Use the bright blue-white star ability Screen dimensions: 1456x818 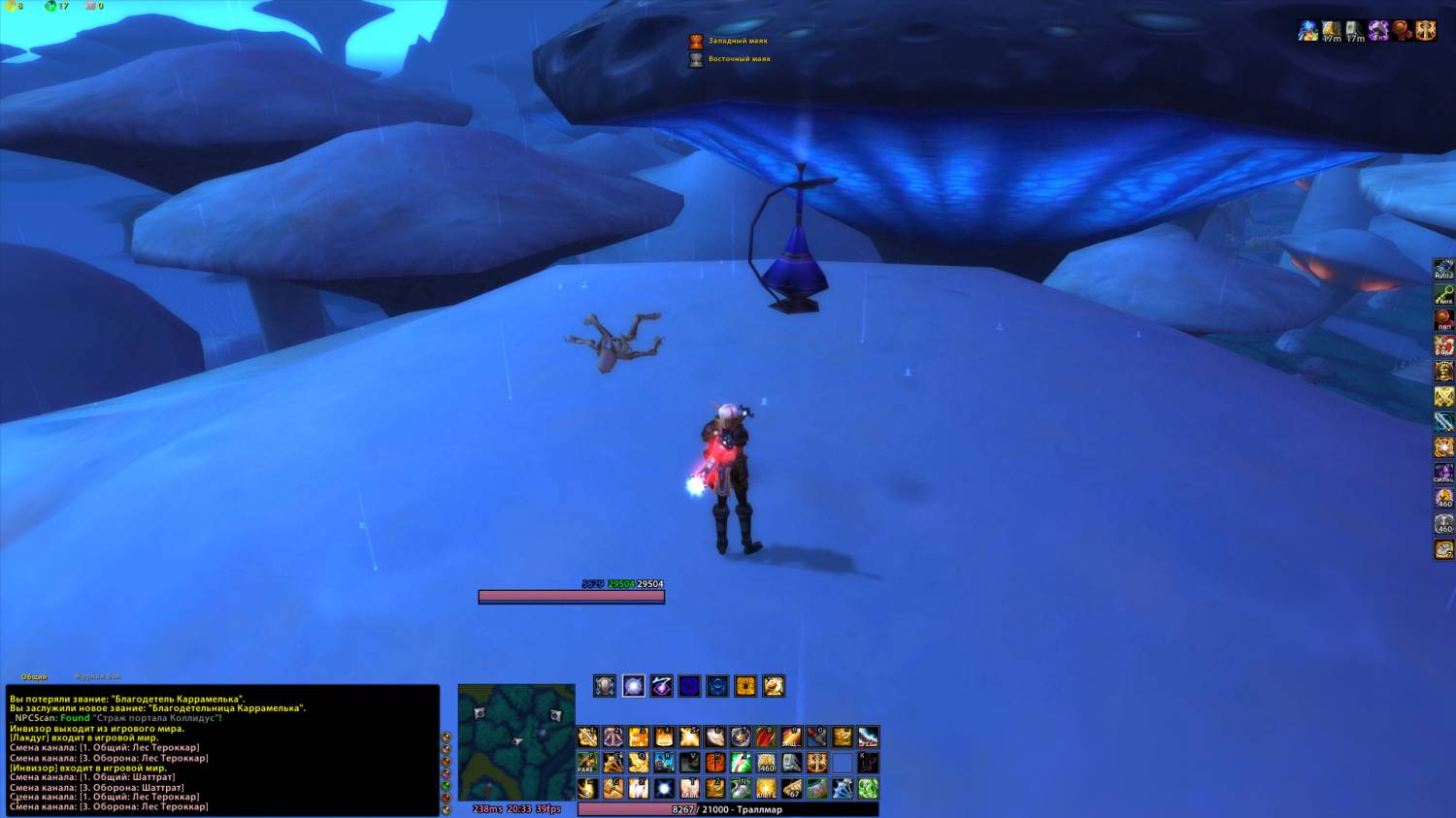[x=664, y=788]
